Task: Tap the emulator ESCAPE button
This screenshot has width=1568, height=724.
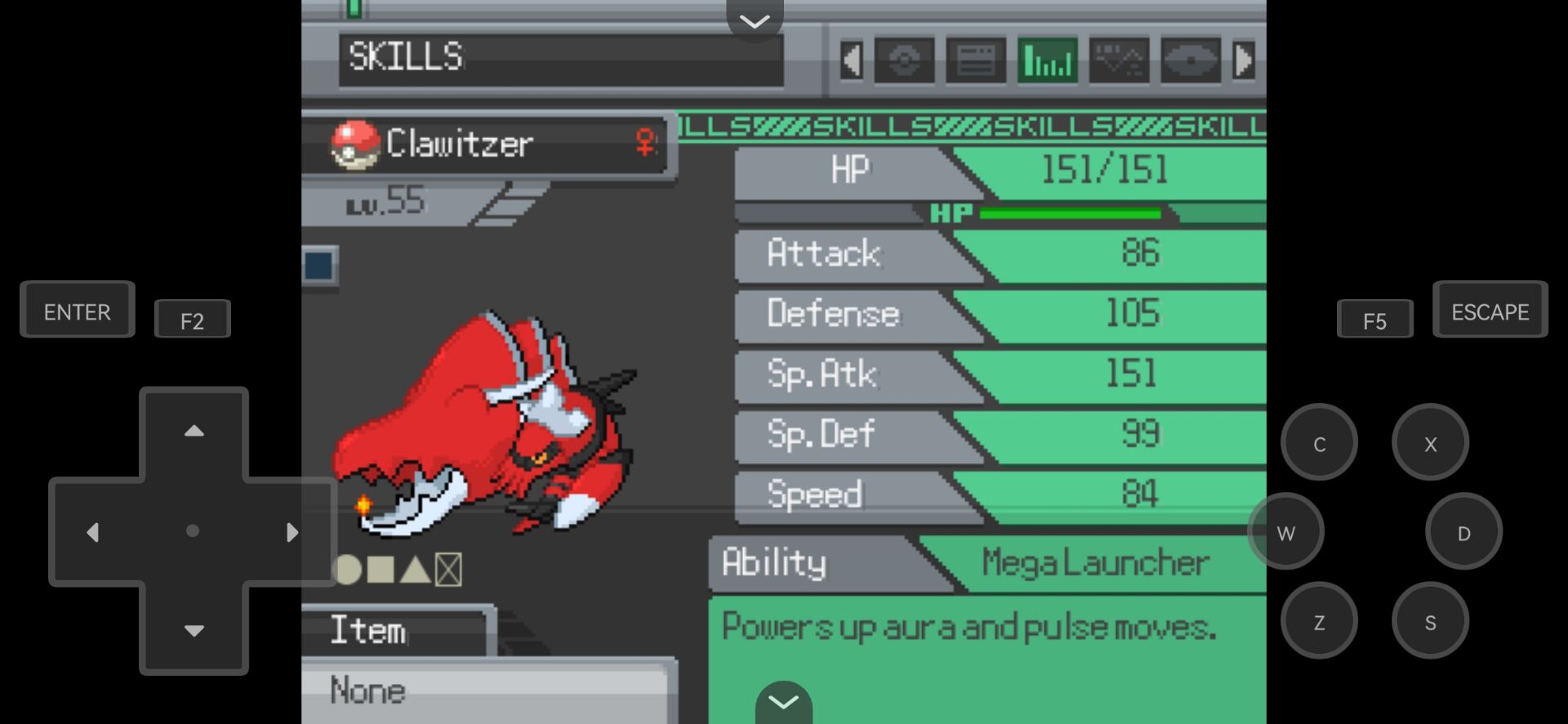Action: coord(1490,311)
